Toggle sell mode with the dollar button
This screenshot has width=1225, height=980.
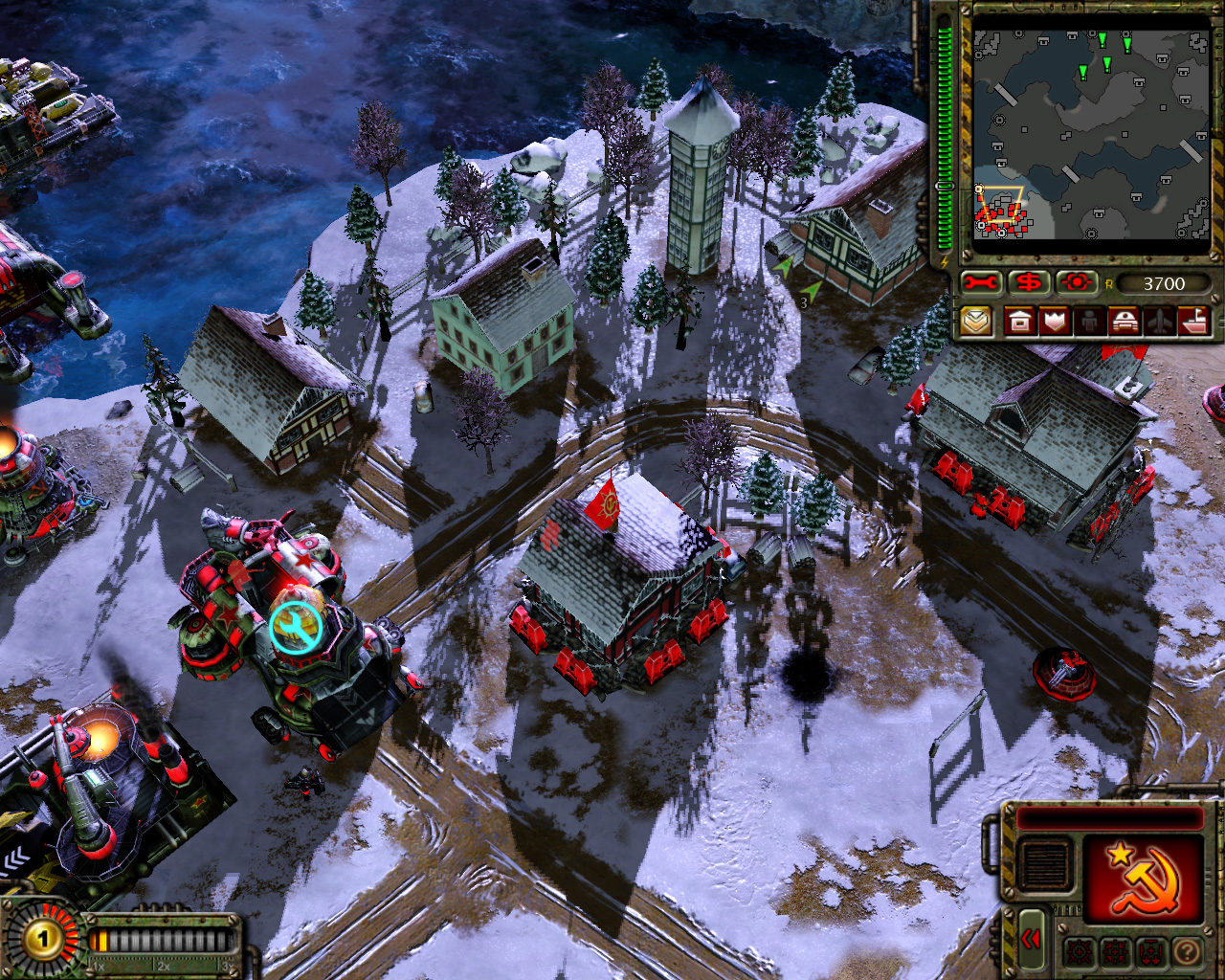(1029, 283)
